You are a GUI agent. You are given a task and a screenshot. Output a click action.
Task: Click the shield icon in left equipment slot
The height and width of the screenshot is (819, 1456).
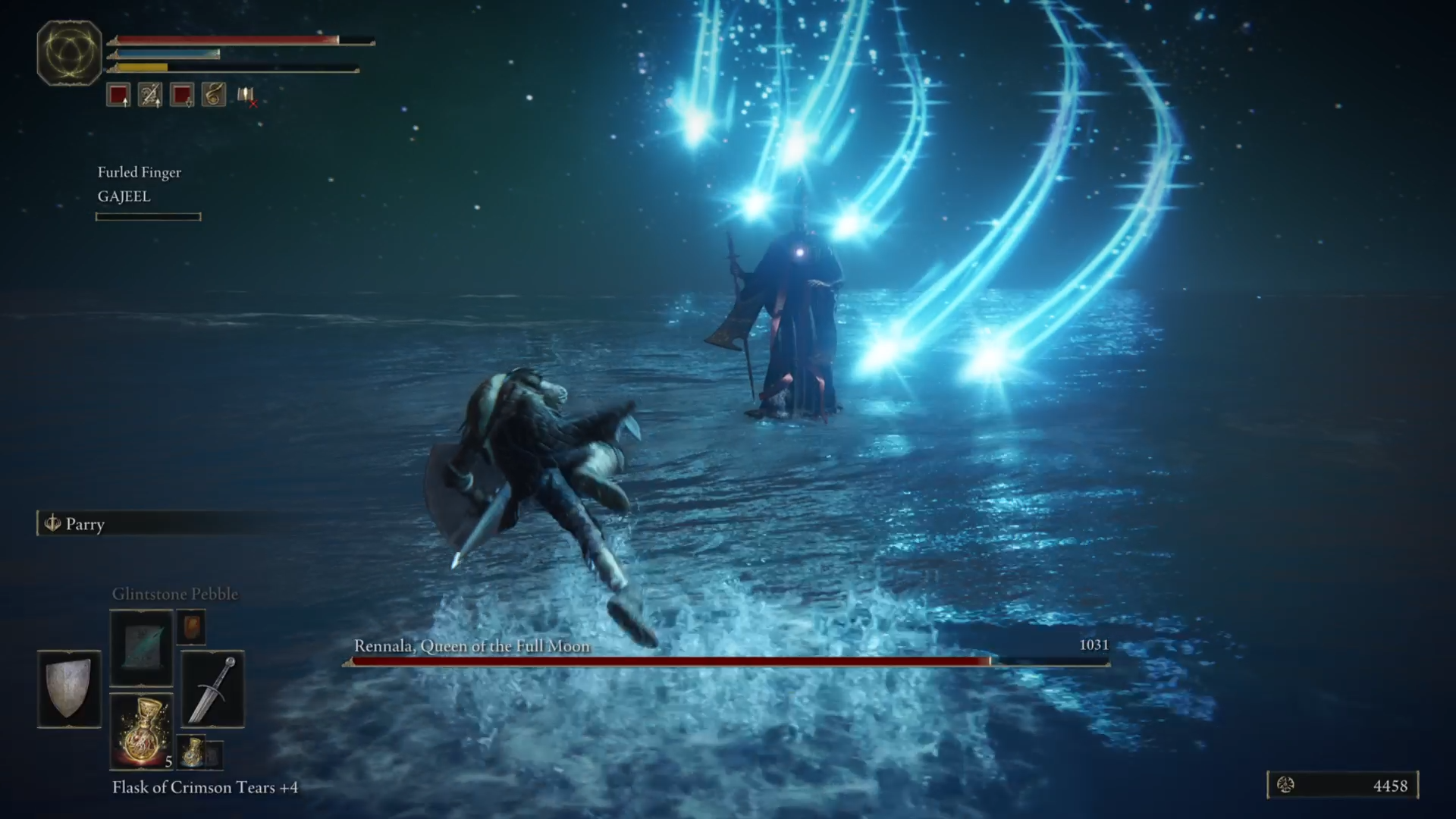(x=68, y=689)
